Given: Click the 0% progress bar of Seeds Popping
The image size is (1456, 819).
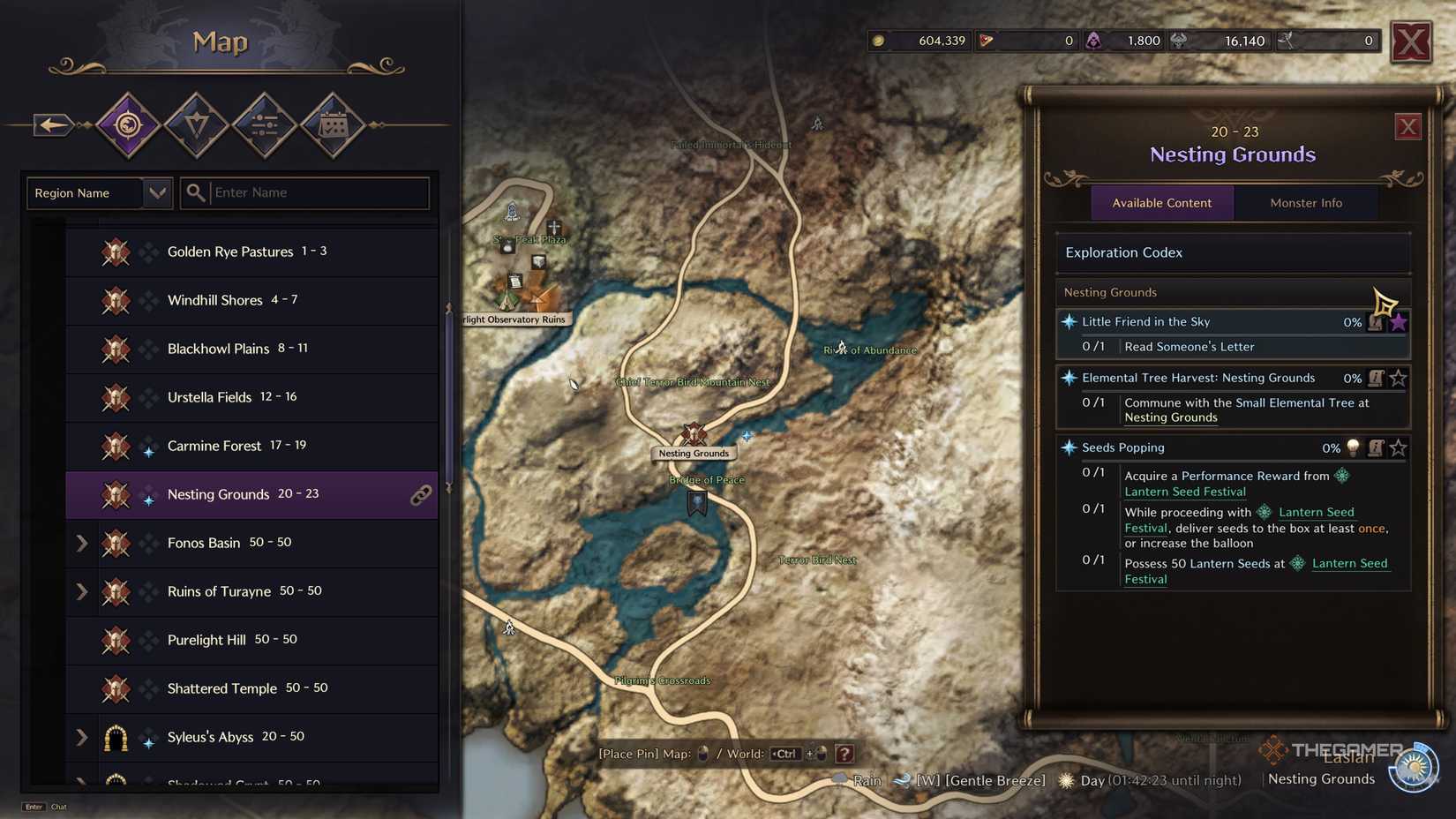Looking at the screenshot, I should pyautogui.click(x=1332, y=448).
